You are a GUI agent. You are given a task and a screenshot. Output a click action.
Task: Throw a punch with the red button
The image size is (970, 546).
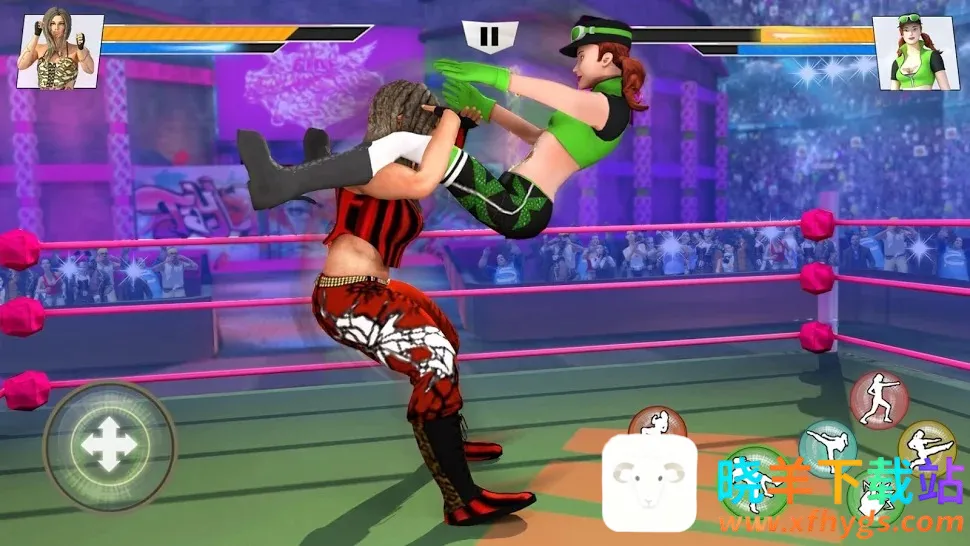878,398
